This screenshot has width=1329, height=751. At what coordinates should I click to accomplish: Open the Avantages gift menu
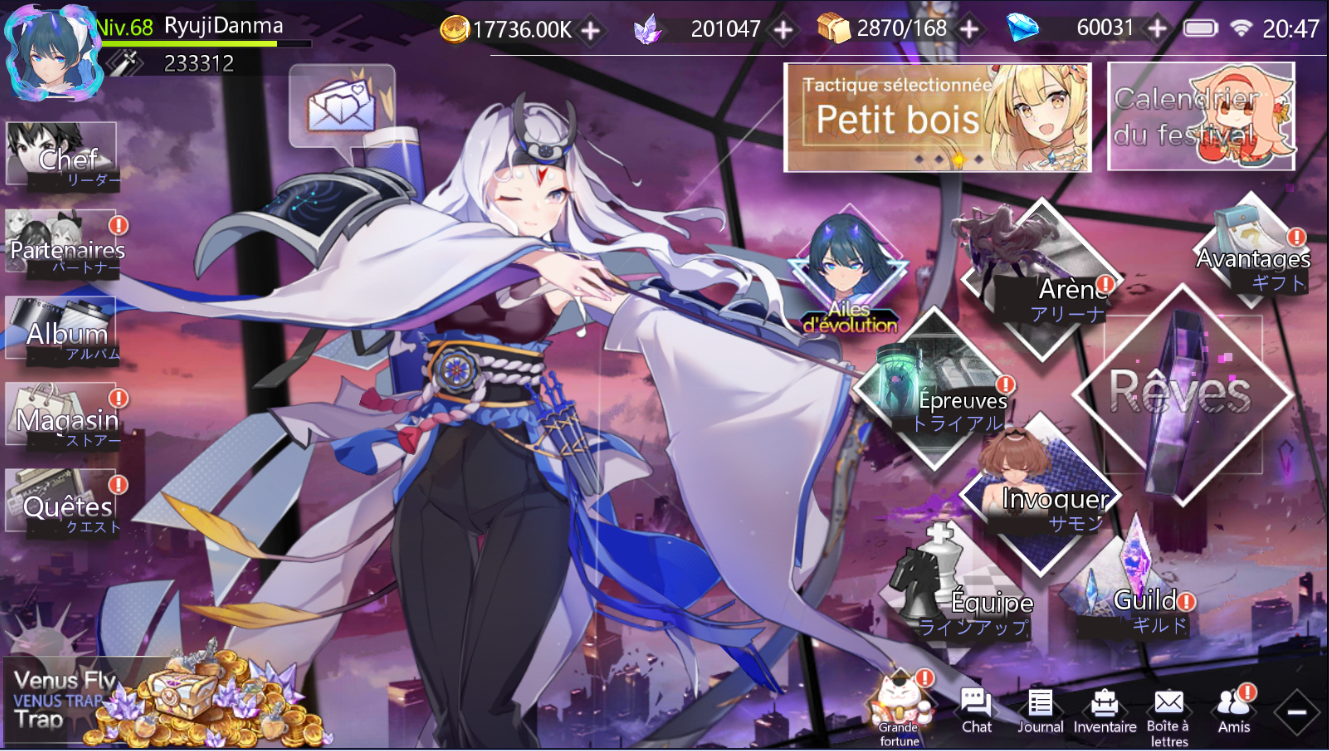[1254, 250]
